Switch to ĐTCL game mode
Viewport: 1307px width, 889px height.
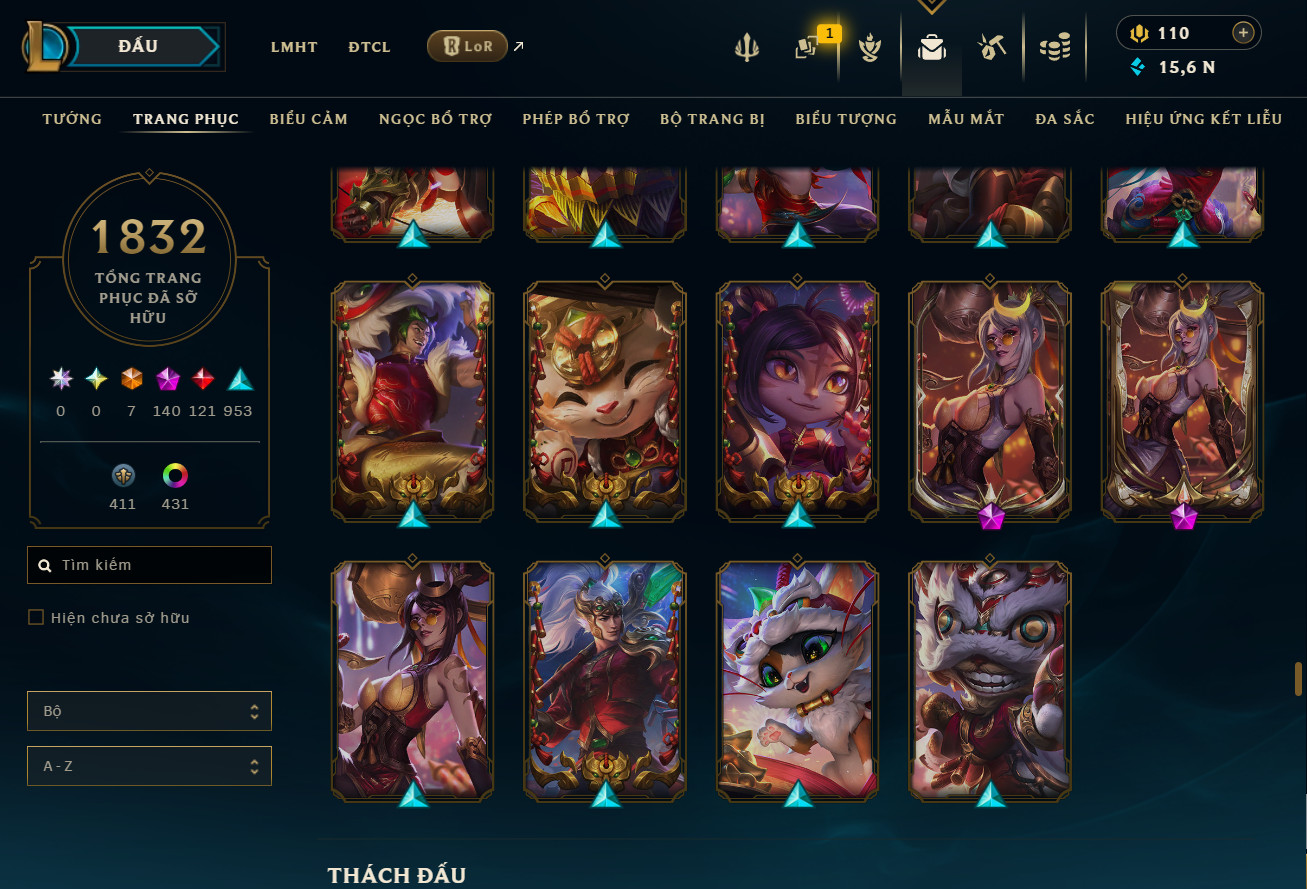point(369,47)
